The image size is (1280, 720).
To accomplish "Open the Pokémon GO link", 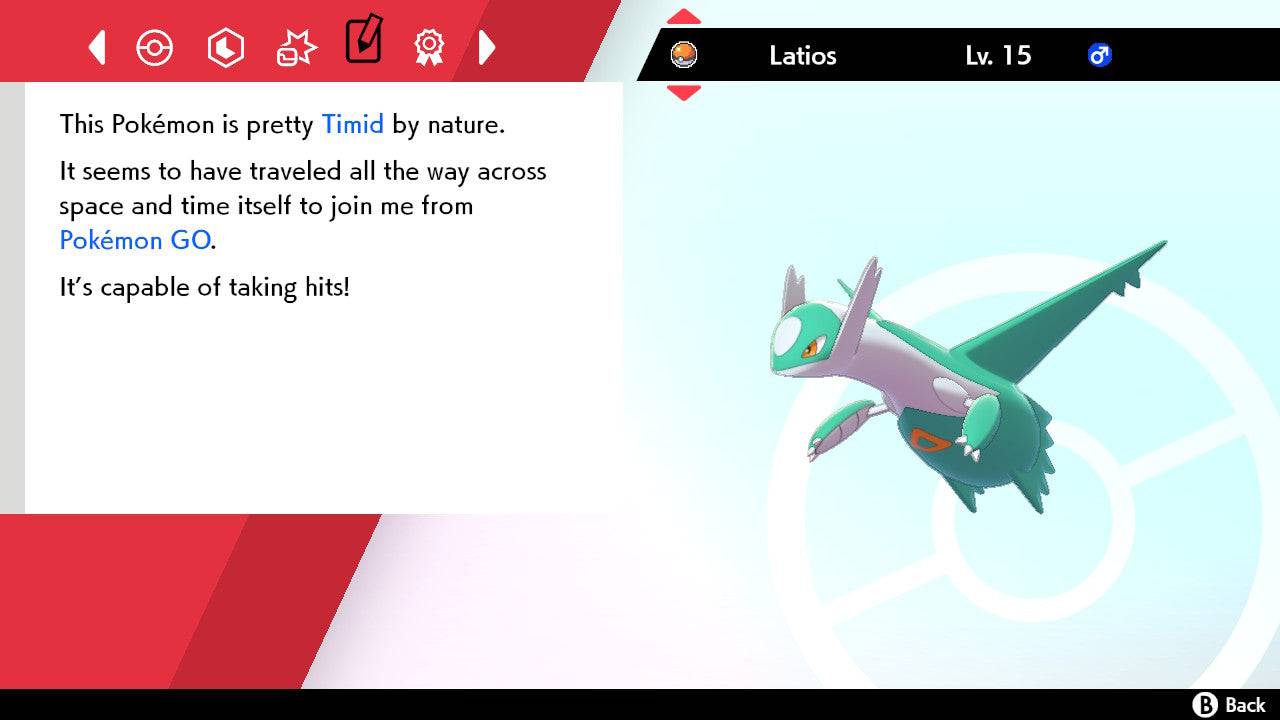I will [x=135, y=240].
